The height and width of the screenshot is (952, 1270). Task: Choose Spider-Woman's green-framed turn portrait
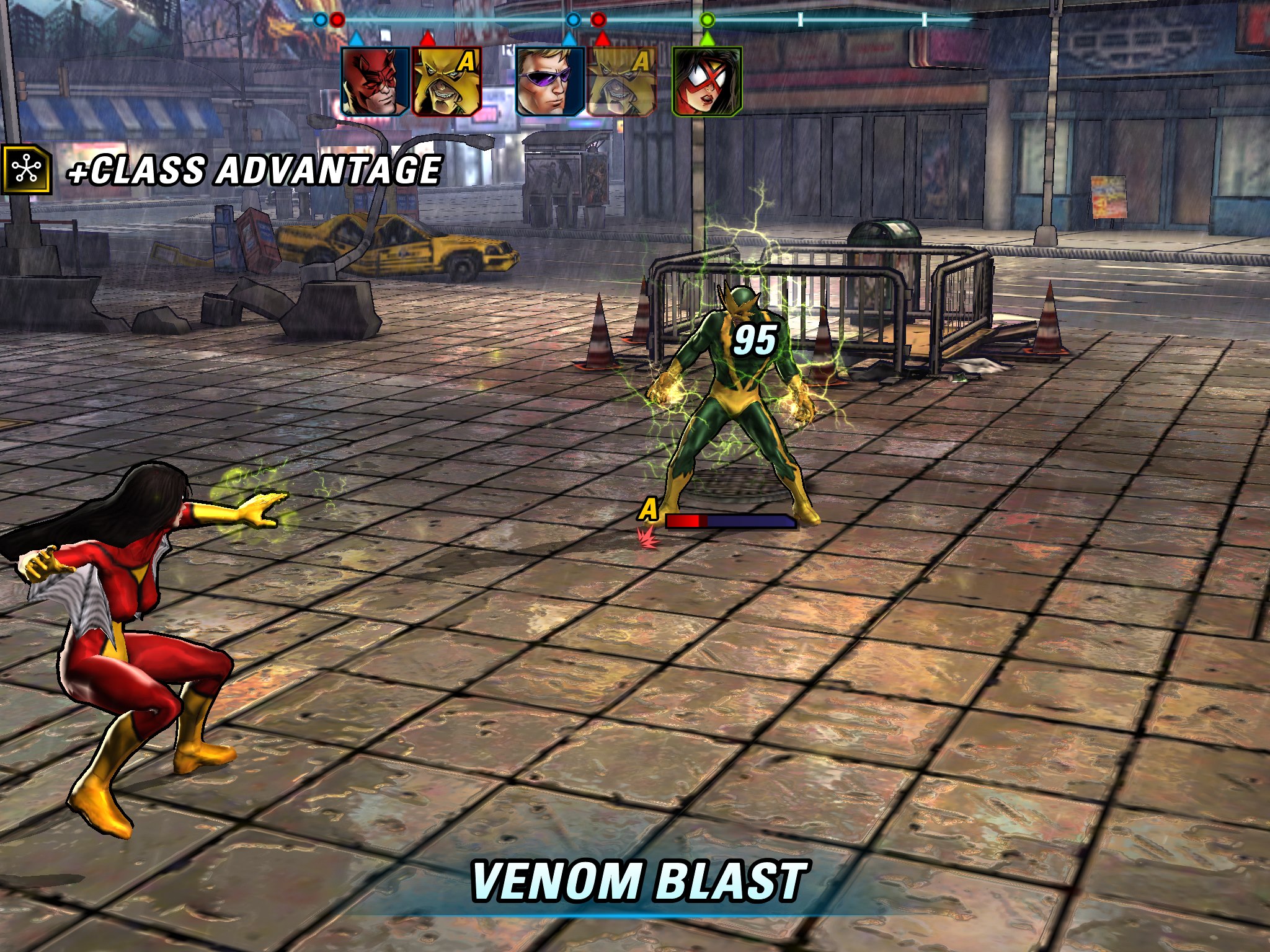click(x=707, y=82)
